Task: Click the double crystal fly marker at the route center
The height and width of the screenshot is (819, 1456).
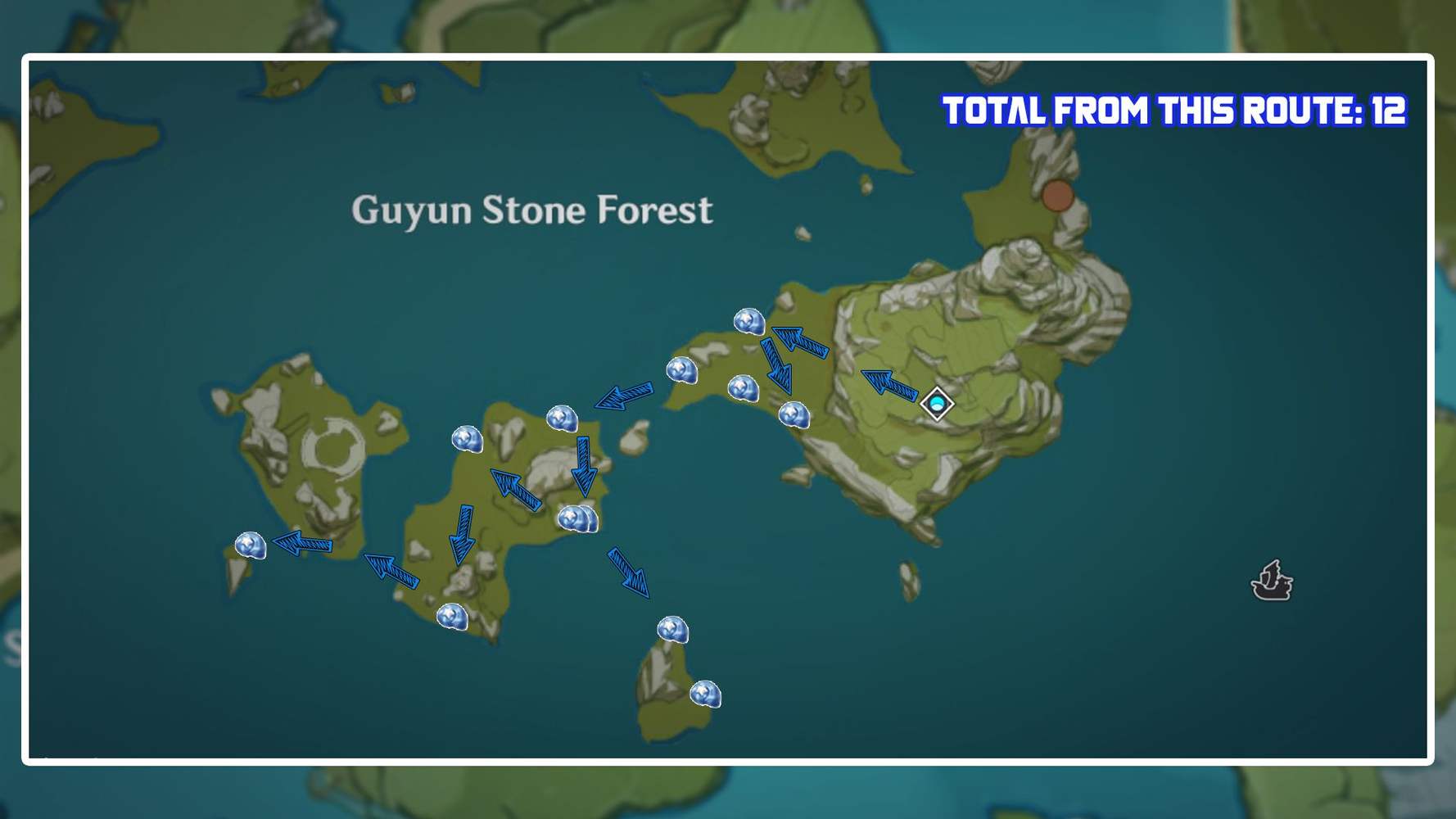Action: (578, 518)
